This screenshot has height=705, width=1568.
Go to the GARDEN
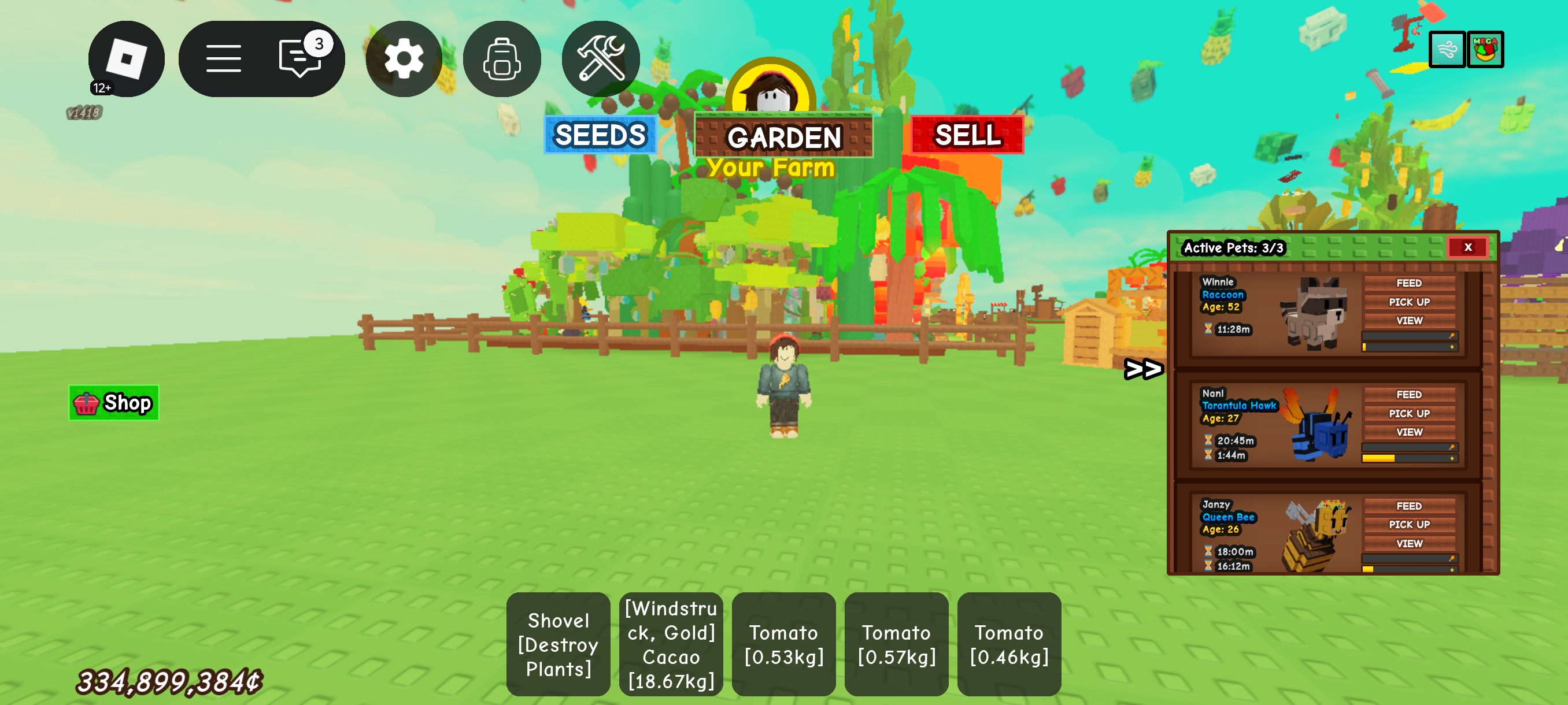tap(783, 136)
